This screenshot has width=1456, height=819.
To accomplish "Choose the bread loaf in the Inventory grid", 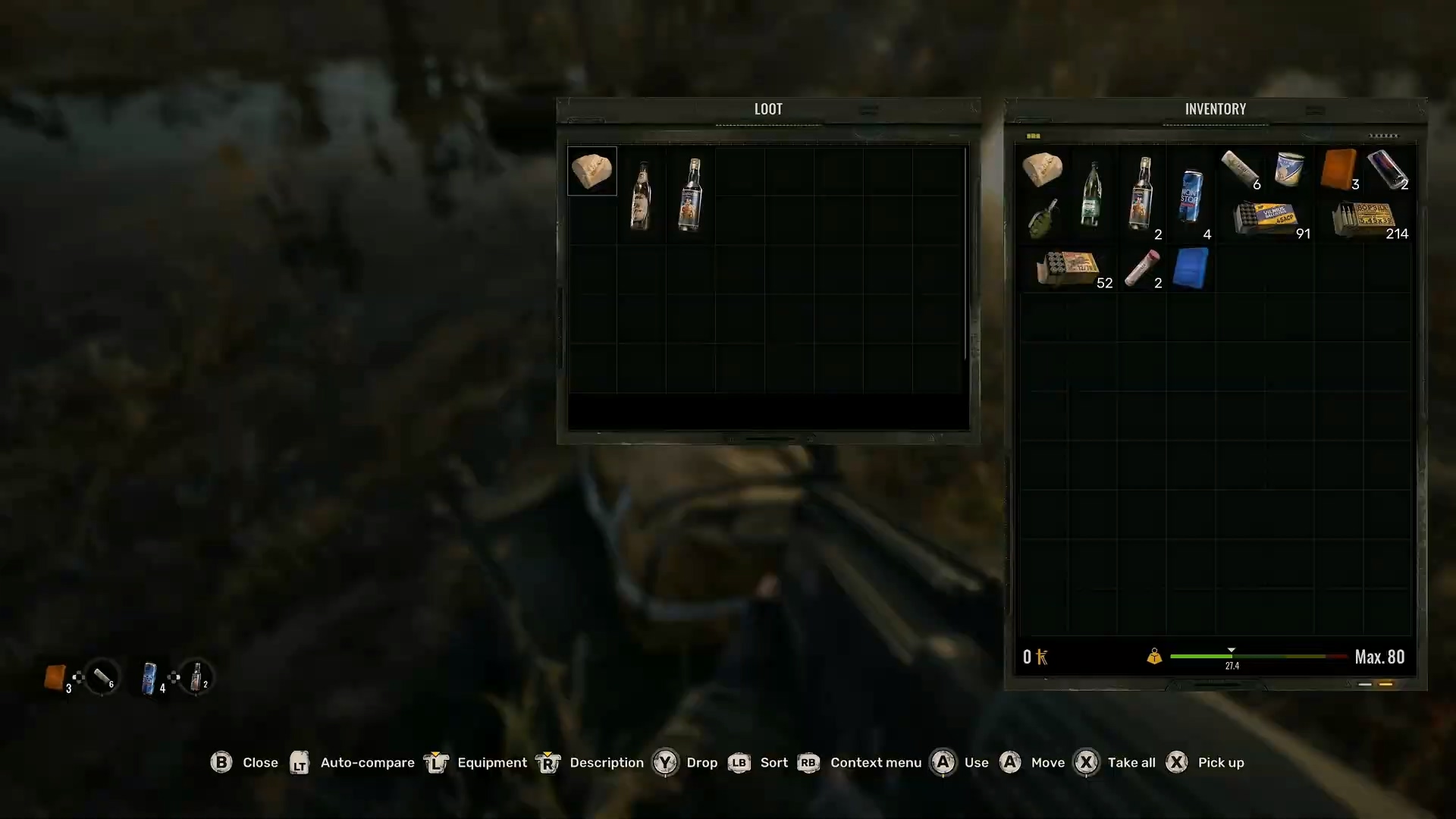I will pyautogui.click(x=1042, y=169).
